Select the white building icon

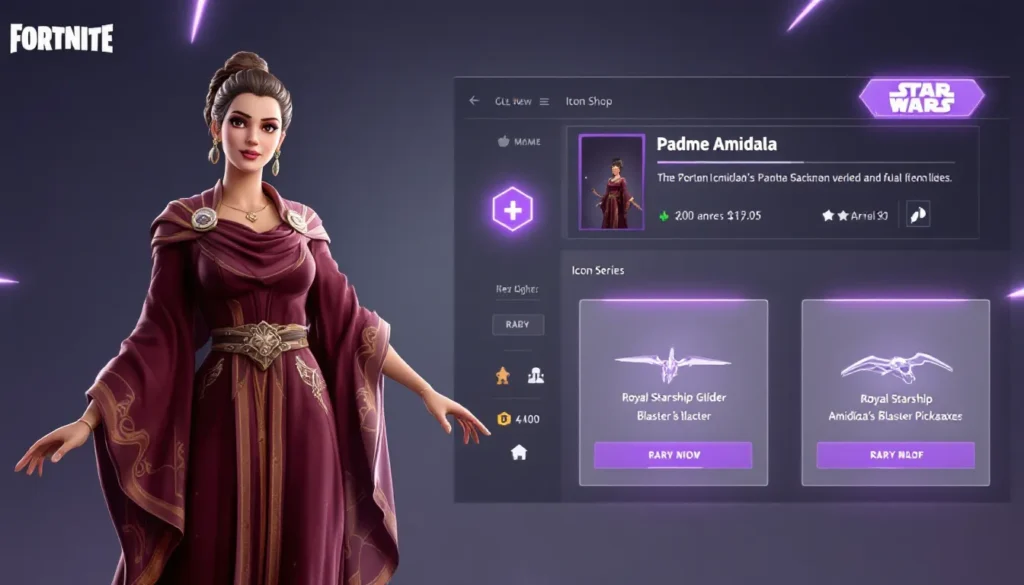536,375
